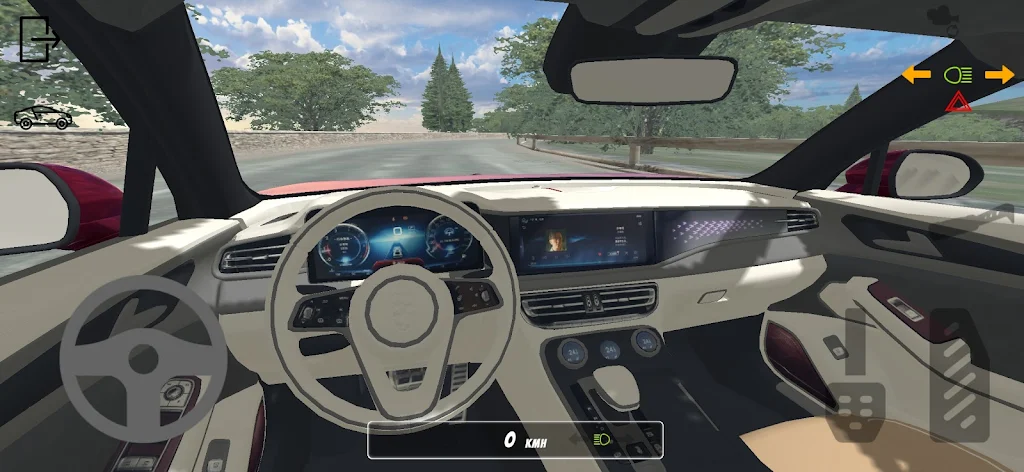The width and height of the screenshot is (1024, 472).
Task: Activate the left turn signal arrow
Action: pos(916,74)
